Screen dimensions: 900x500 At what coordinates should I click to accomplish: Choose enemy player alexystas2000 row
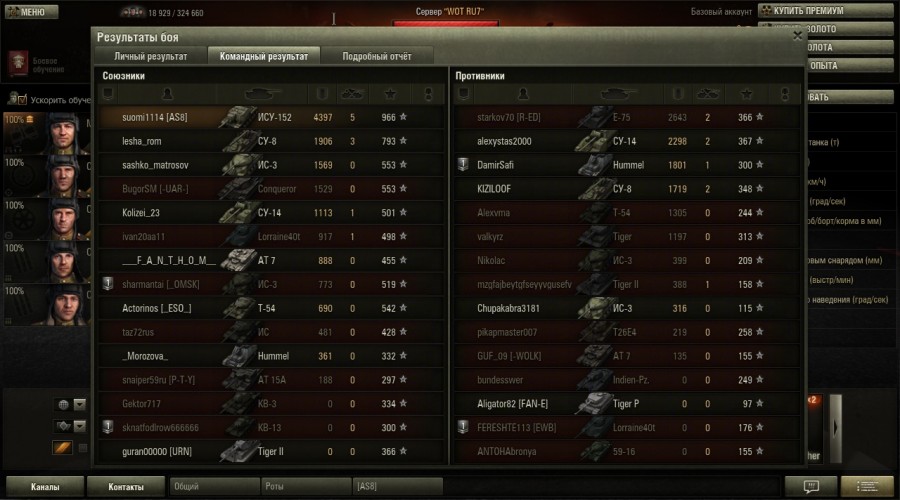coord(505,141)
